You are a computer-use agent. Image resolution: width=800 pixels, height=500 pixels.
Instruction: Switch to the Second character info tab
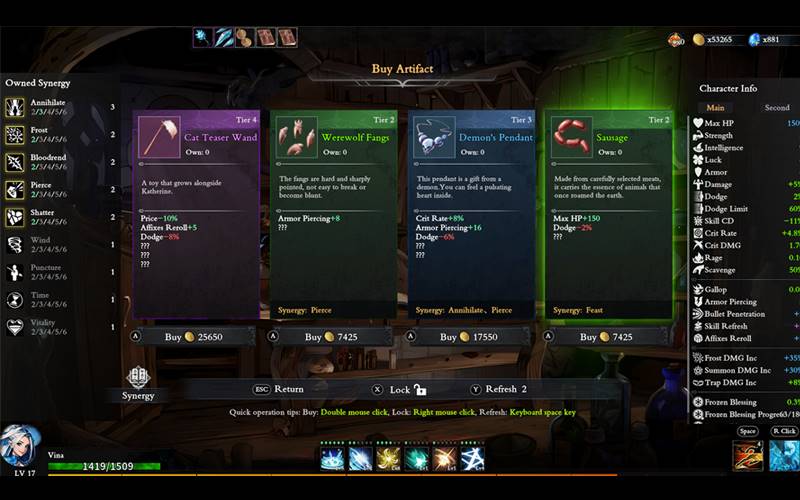pyautogui.click(x=776, y=107)
